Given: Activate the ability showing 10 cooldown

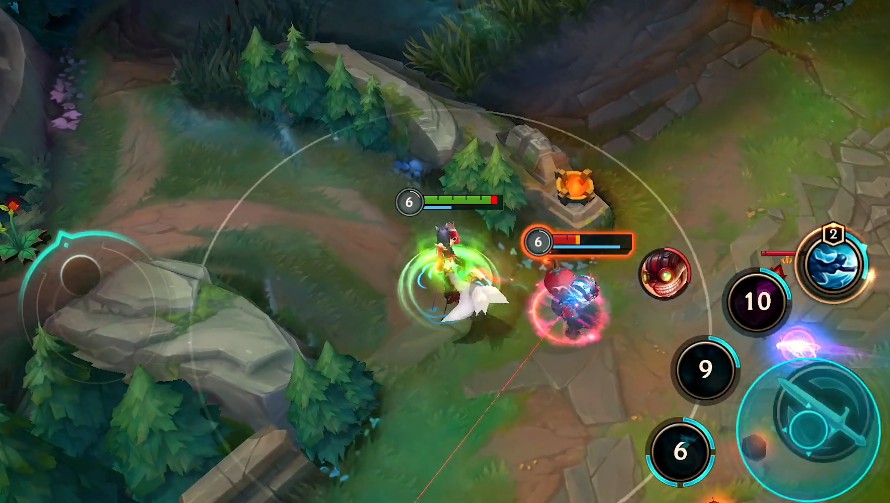Looking at the screenshot, I should coord(757,301).
